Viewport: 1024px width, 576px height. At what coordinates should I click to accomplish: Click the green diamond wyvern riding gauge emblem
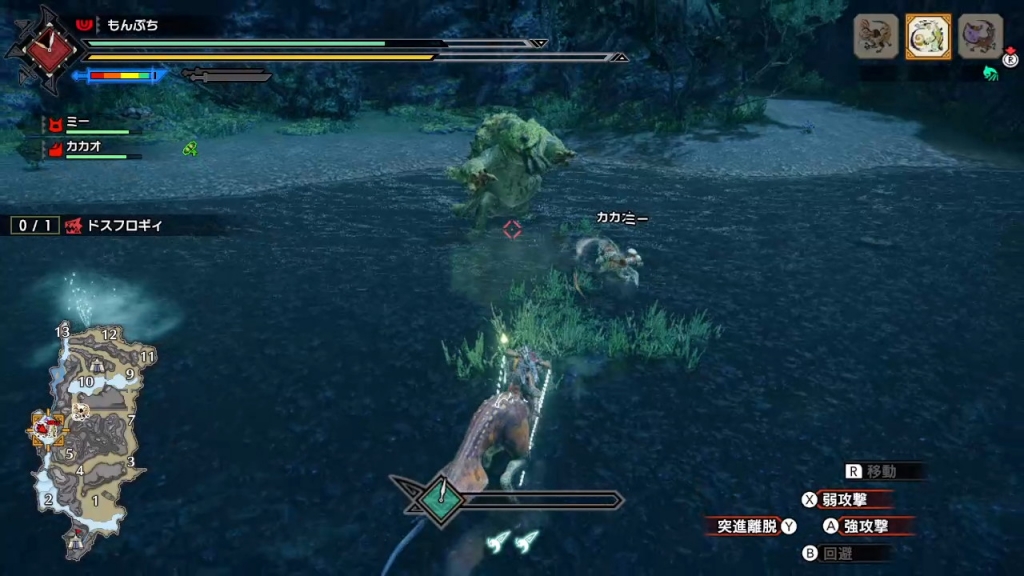tap(438, 498)
